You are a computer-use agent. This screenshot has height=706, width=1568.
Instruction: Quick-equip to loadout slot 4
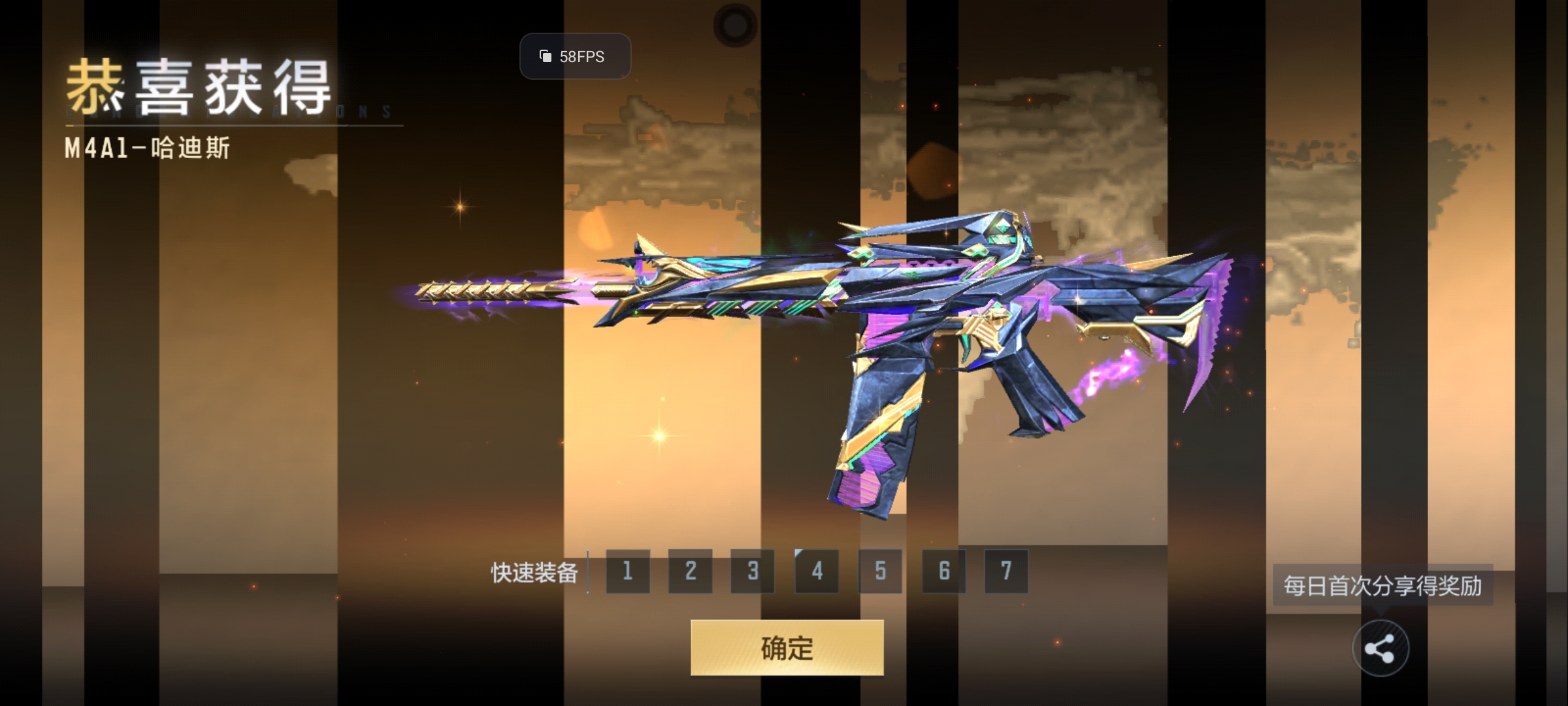817,571
